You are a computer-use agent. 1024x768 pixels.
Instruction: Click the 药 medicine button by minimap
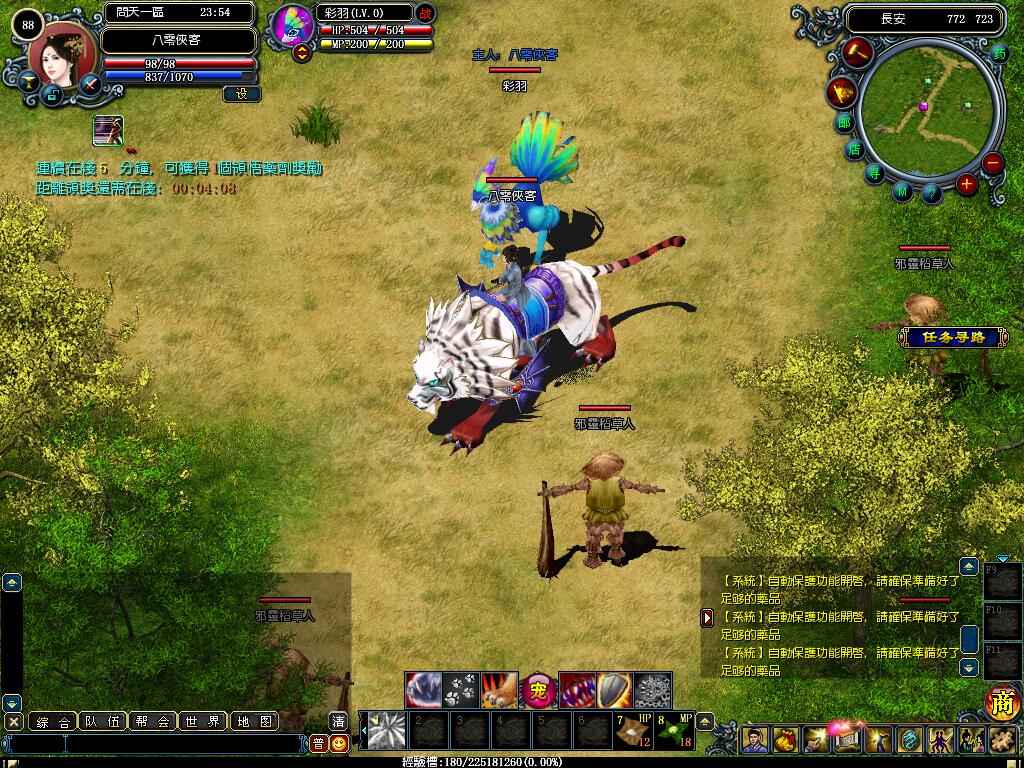[999, 54]
